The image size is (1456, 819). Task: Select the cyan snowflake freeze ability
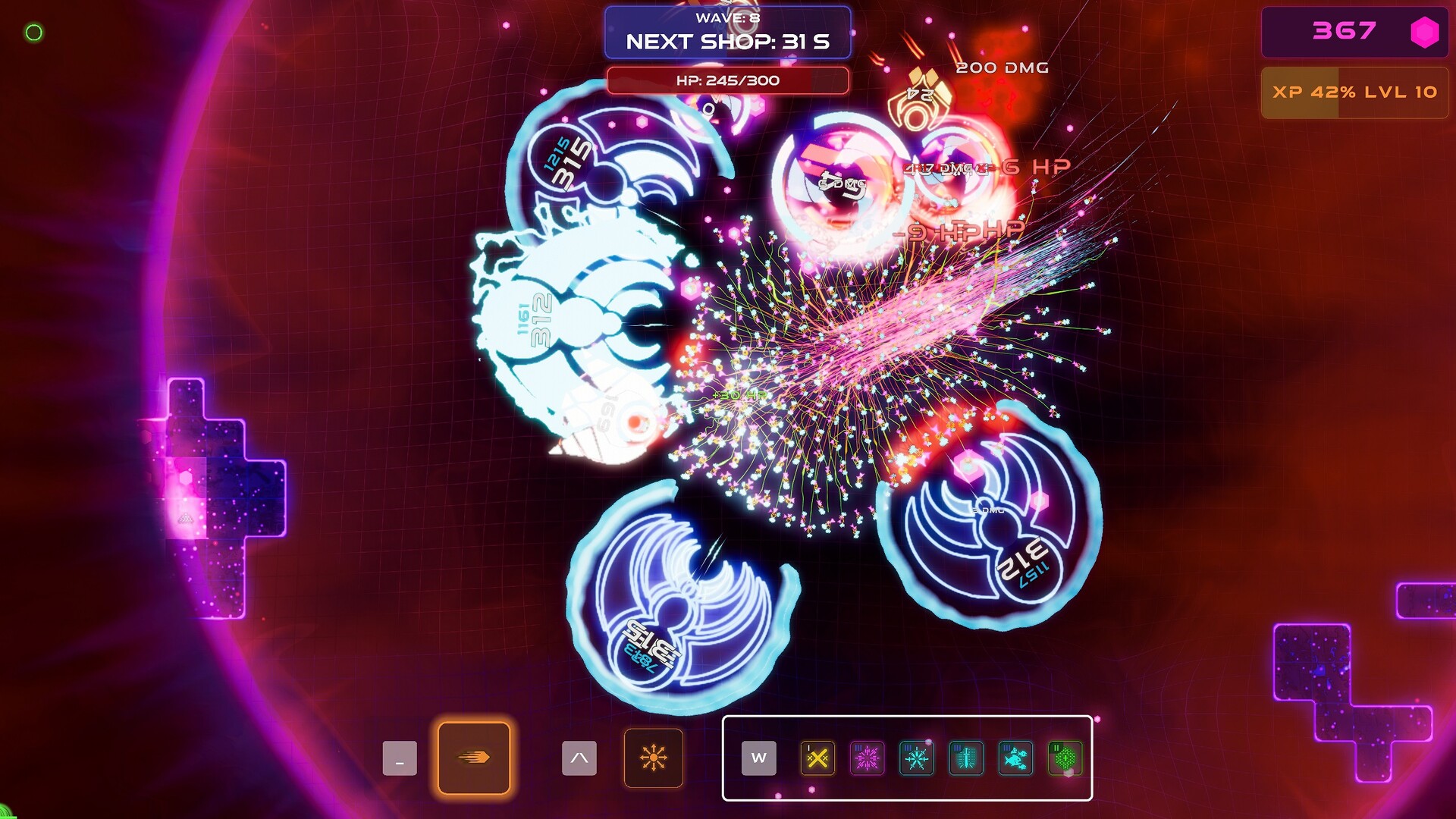point(916,758)
